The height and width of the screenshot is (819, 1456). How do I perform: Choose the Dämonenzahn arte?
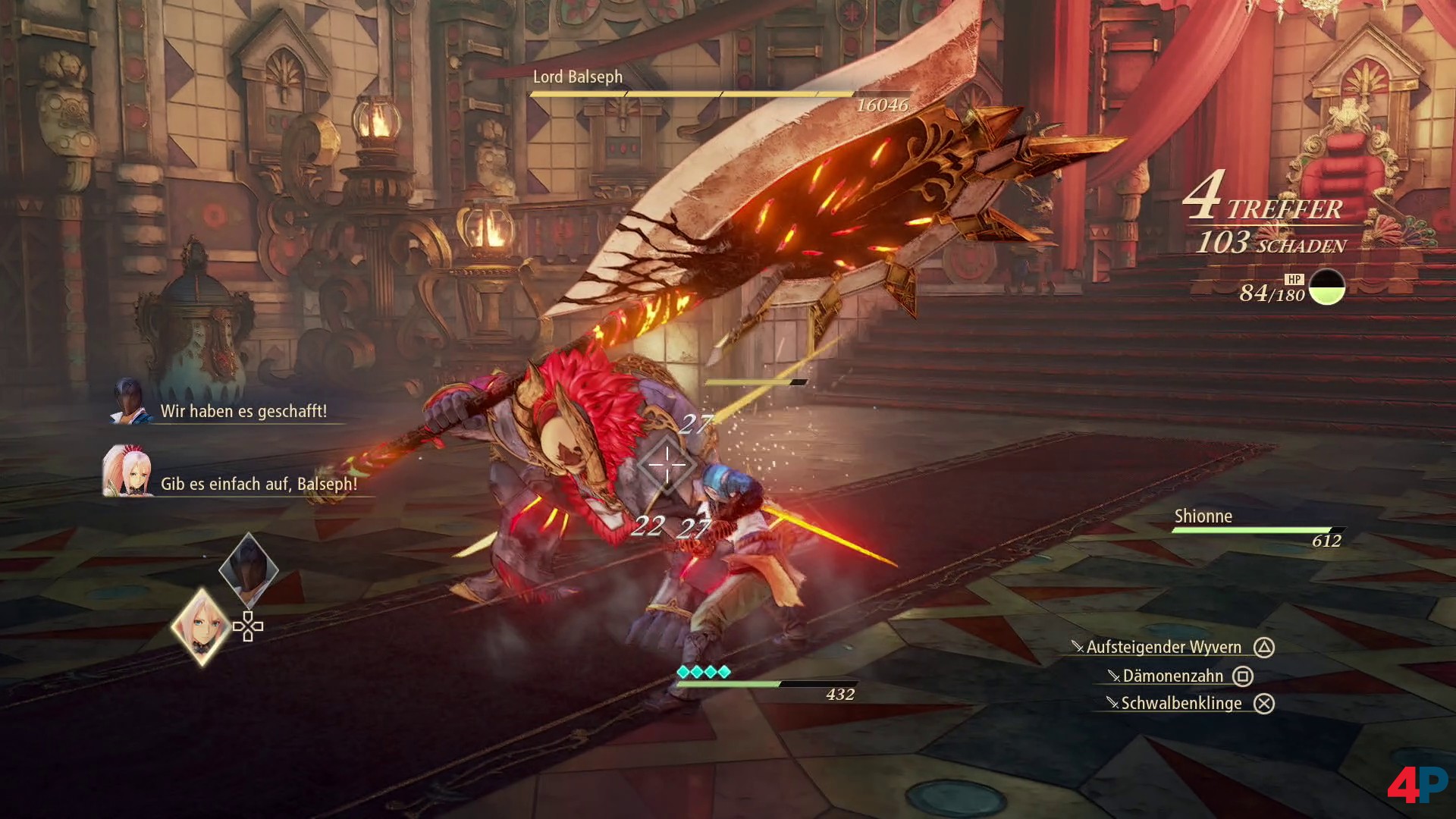(x=1172, y=676)
